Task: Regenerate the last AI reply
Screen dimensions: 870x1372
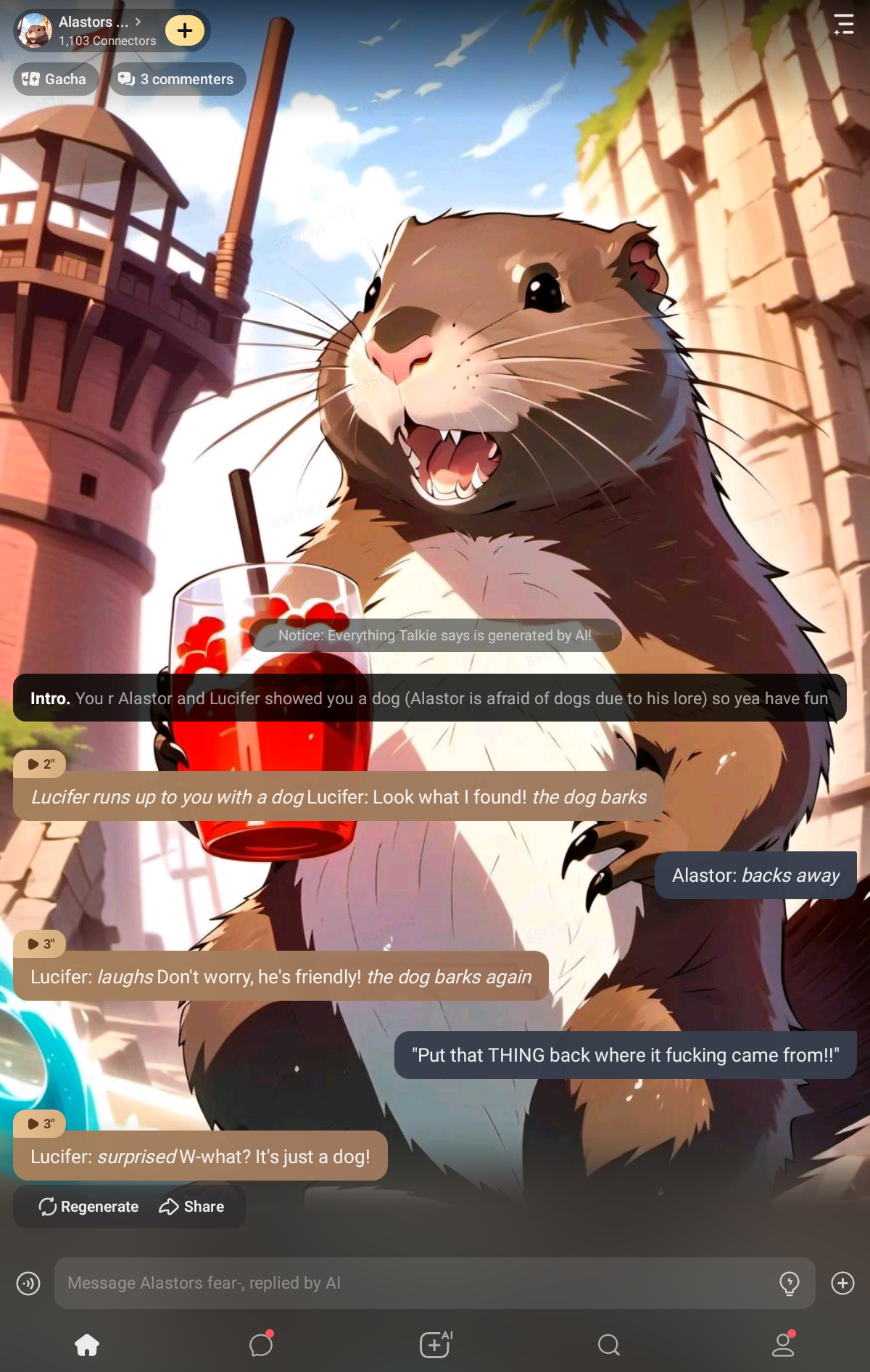Action: point(88,1207)
